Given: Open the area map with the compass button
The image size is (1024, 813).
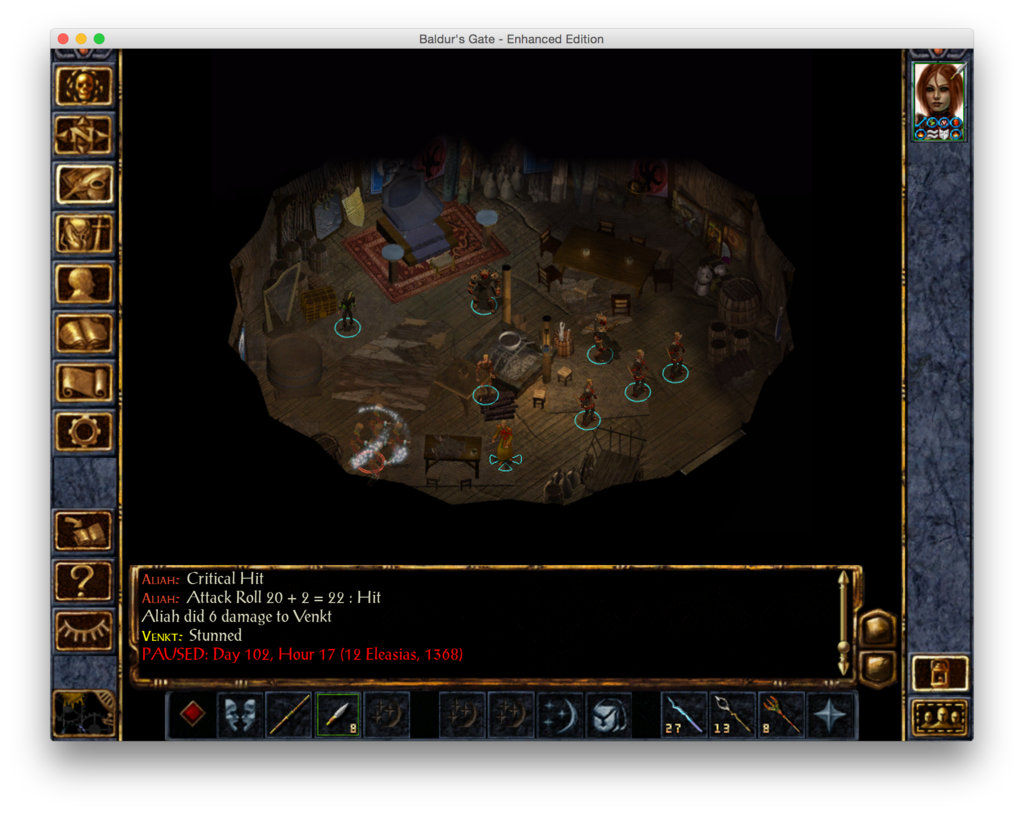Looking at the screenshot, I should click(x=84, y=135).
